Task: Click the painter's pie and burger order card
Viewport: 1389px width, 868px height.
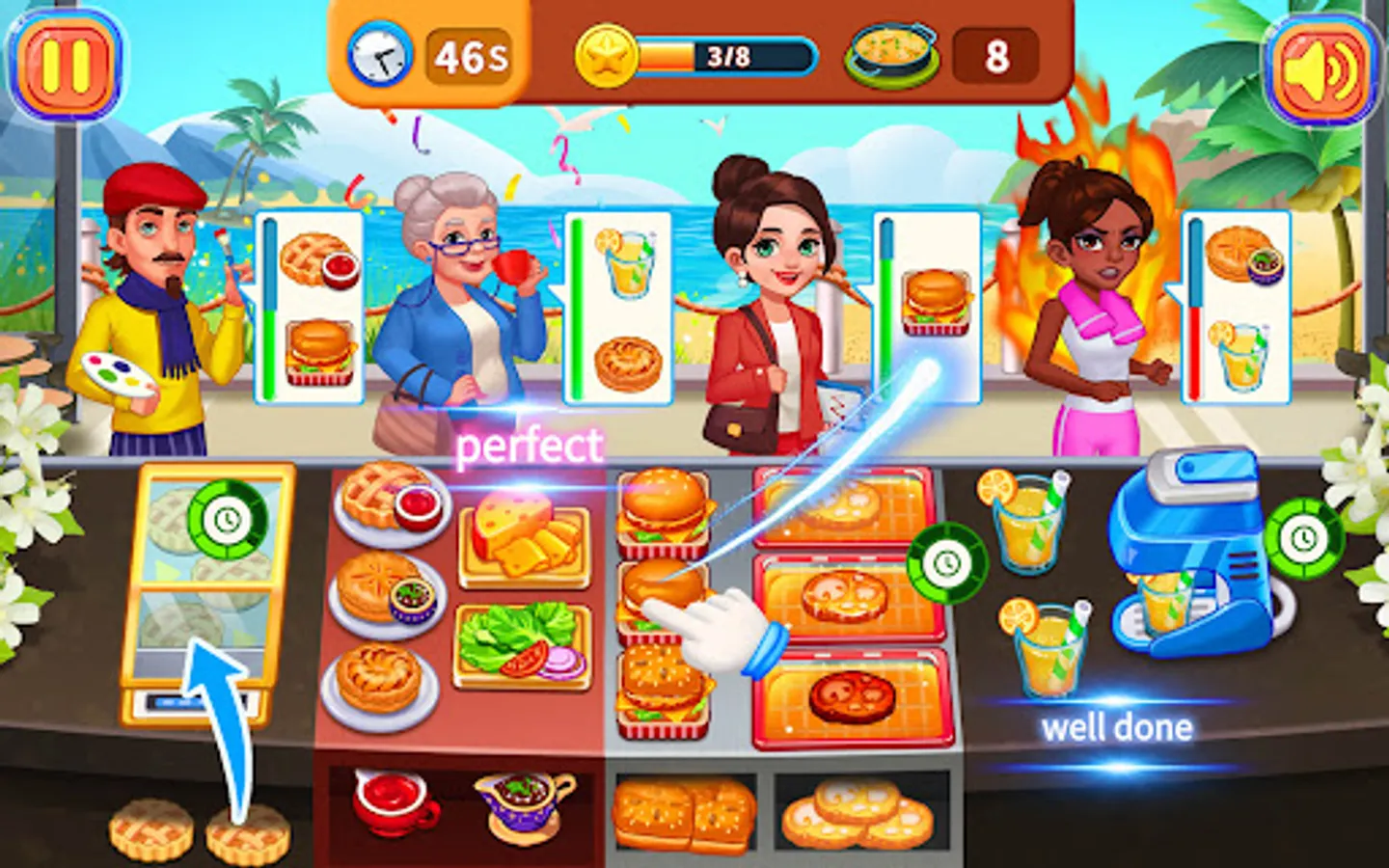Action: pos(313,304)
